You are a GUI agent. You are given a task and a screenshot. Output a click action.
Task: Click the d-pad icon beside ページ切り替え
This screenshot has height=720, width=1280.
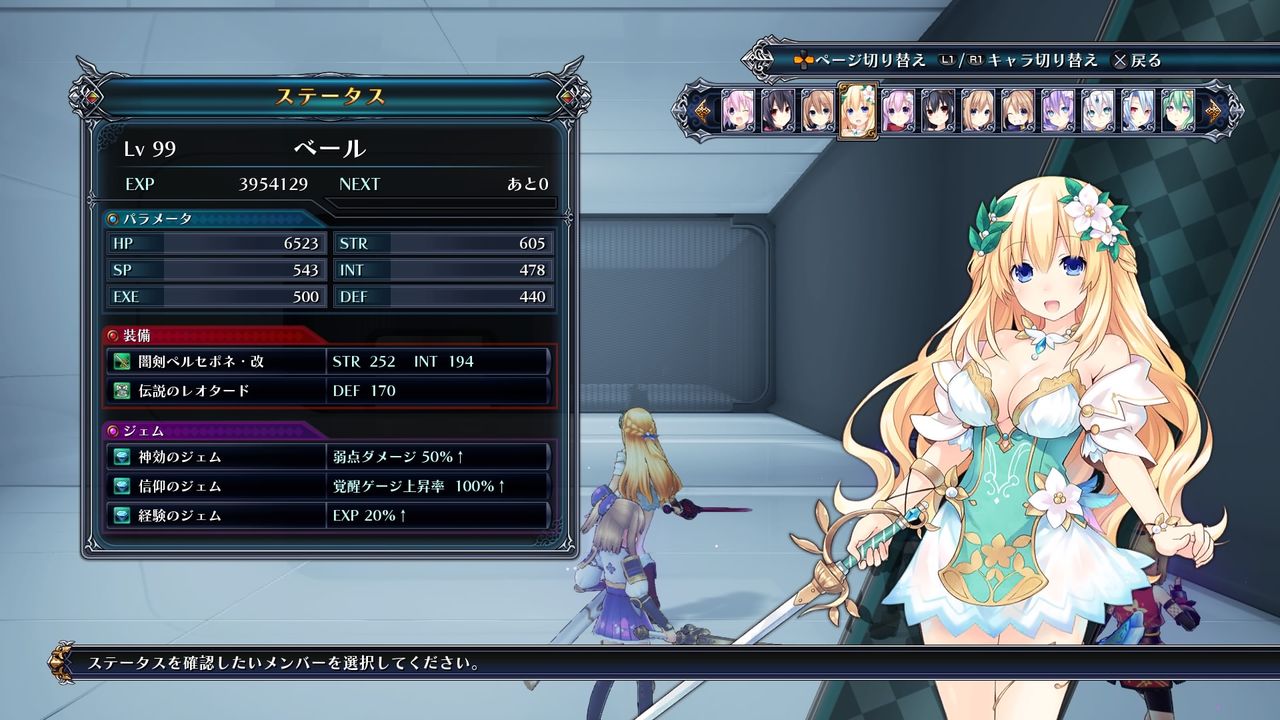806,59
